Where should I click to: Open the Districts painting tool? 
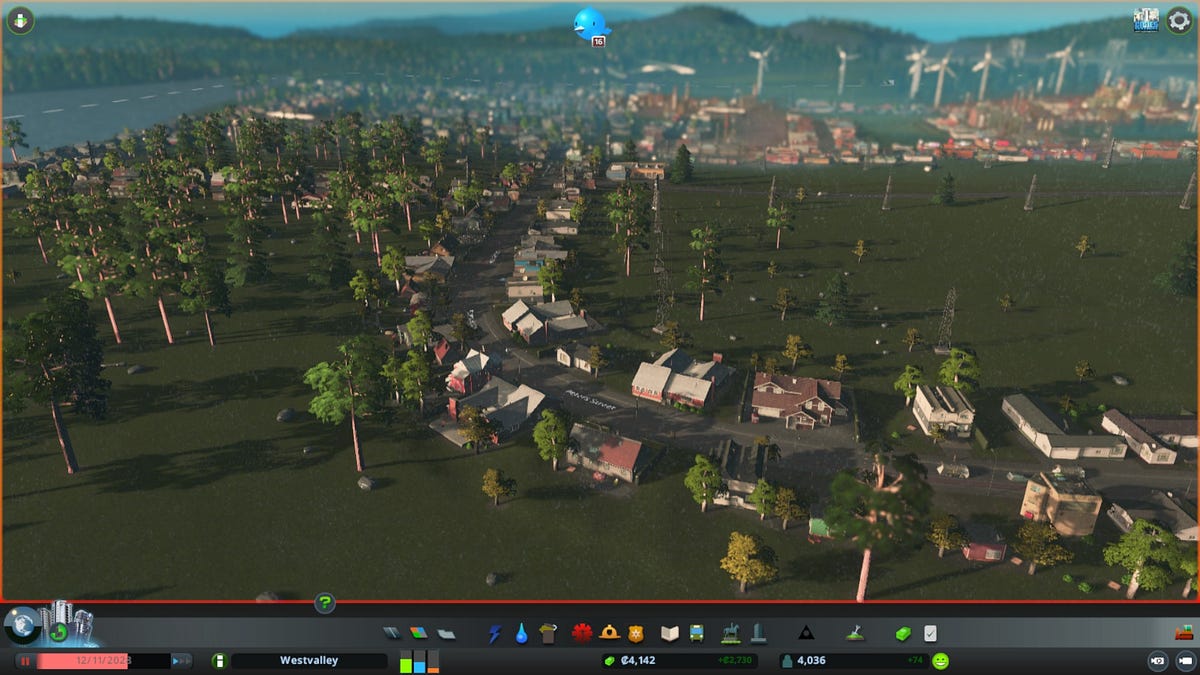446,633
